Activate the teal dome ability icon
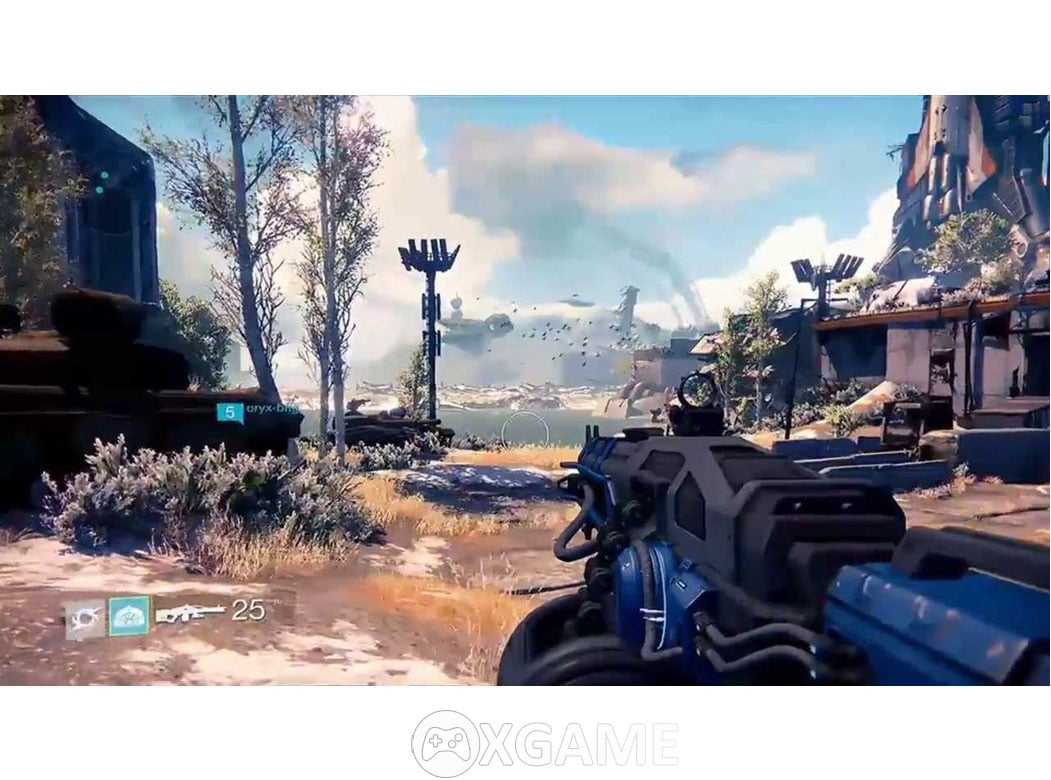Viewport: 1051px width, 780px height. pos(129,616)
